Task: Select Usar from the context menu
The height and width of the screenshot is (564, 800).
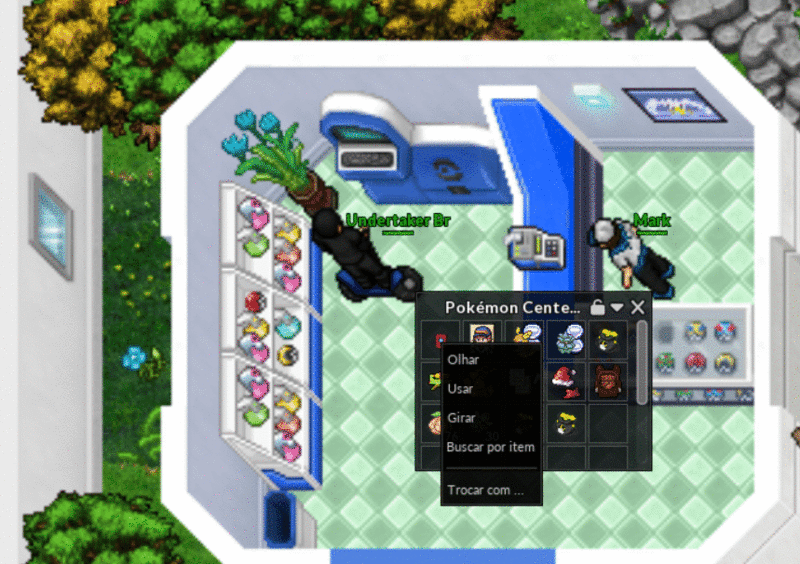Action: 460,389
